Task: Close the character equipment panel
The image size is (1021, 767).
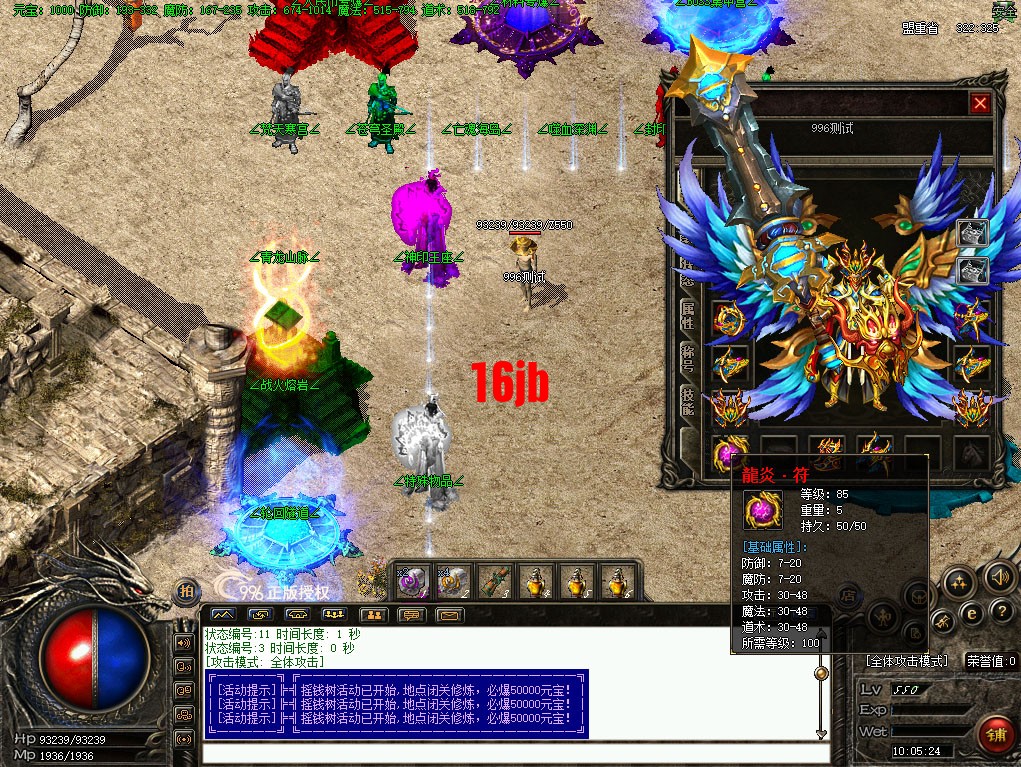Action: coord(980,103)
